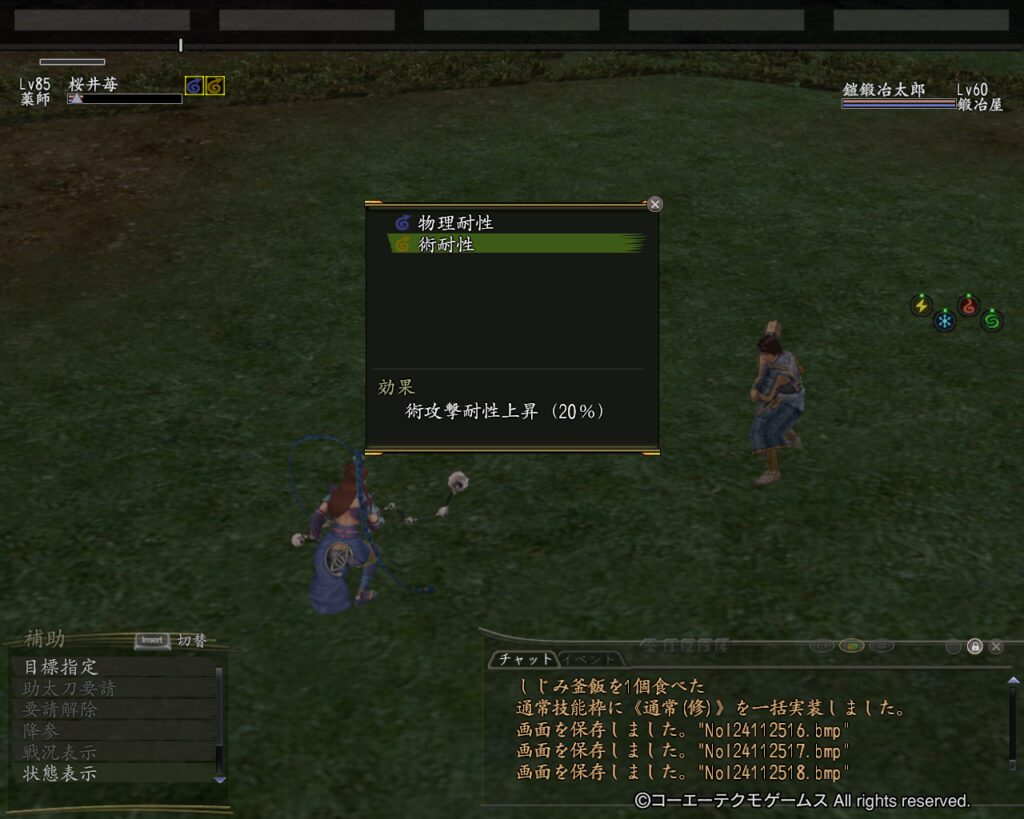Click the blue swirl buff icon beside 桜井苺
Screen dimensions: 1024x819
coord(194,86)
